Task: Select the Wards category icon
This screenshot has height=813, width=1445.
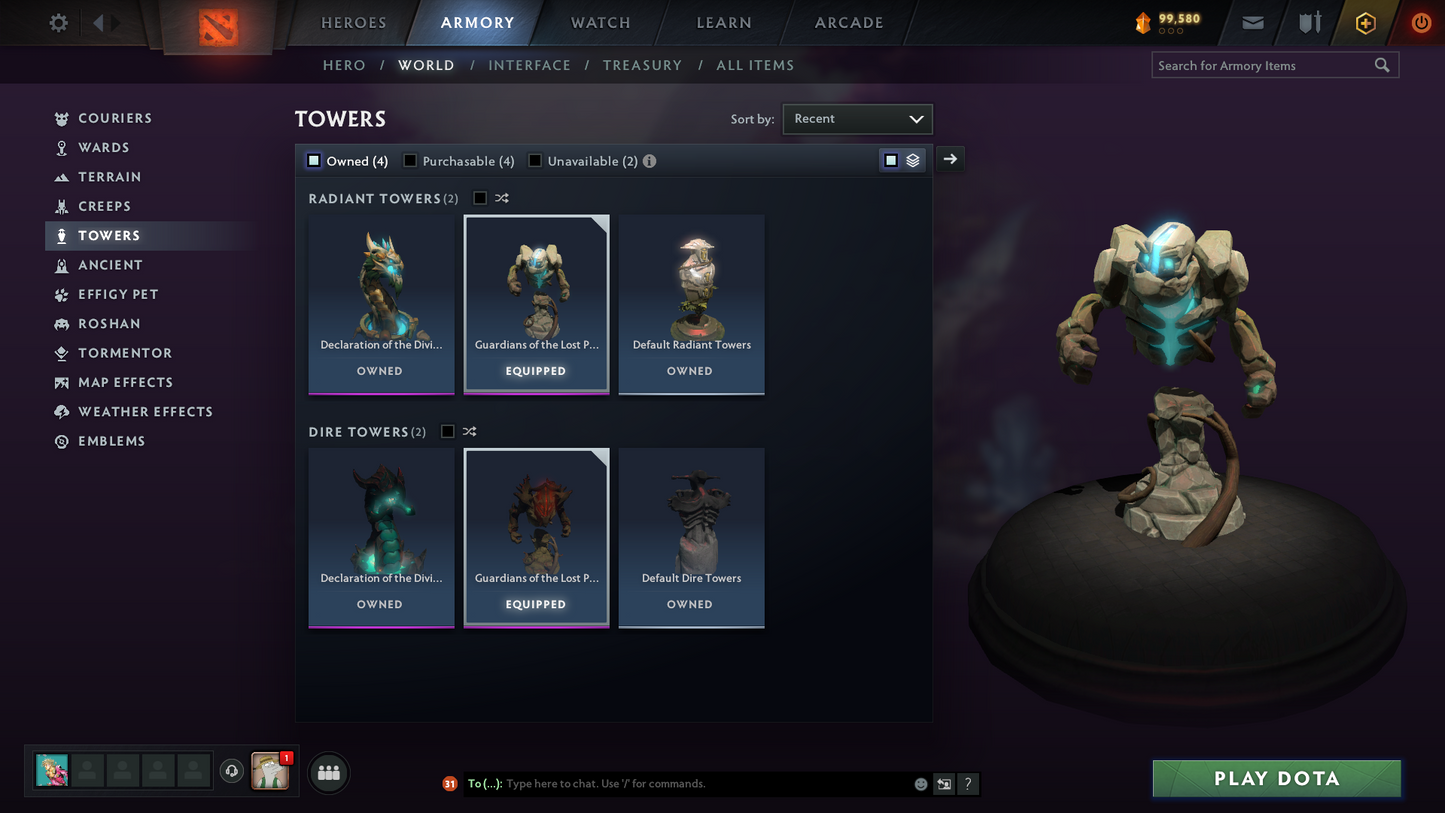Action: (x=62, y=147)
